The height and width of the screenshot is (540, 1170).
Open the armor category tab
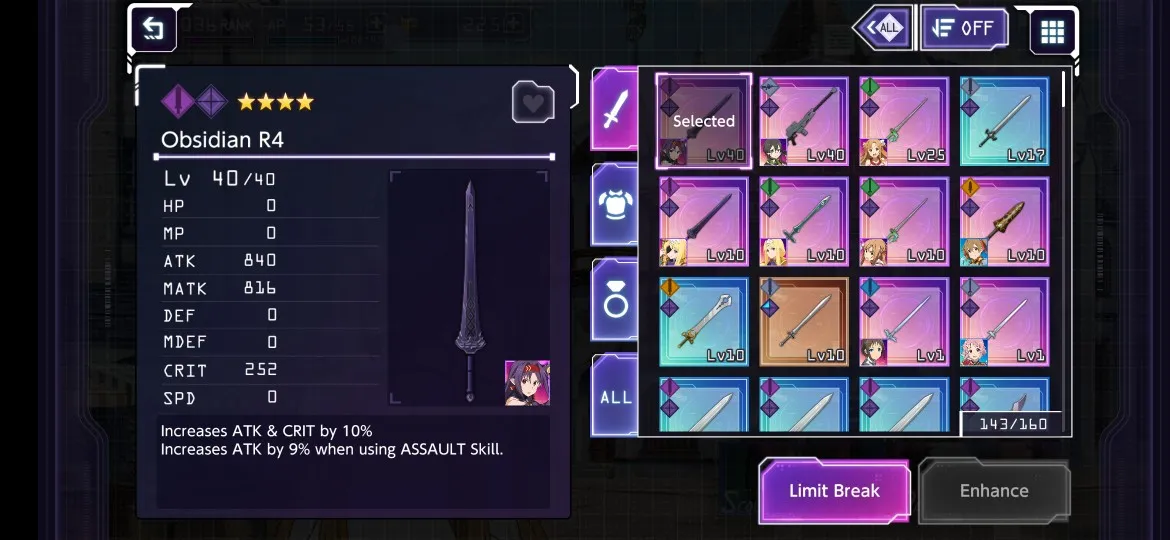pos(615,204)
